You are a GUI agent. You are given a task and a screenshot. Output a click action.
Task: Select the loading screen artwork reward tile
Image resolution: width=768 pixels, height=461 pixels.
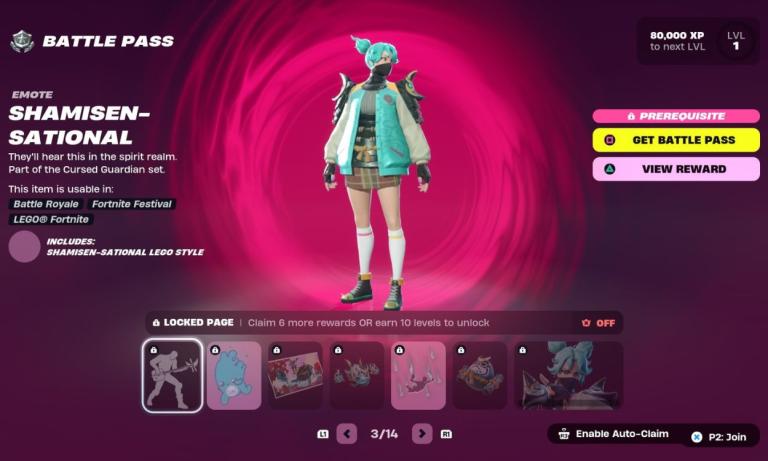click(x=295, y=375)
